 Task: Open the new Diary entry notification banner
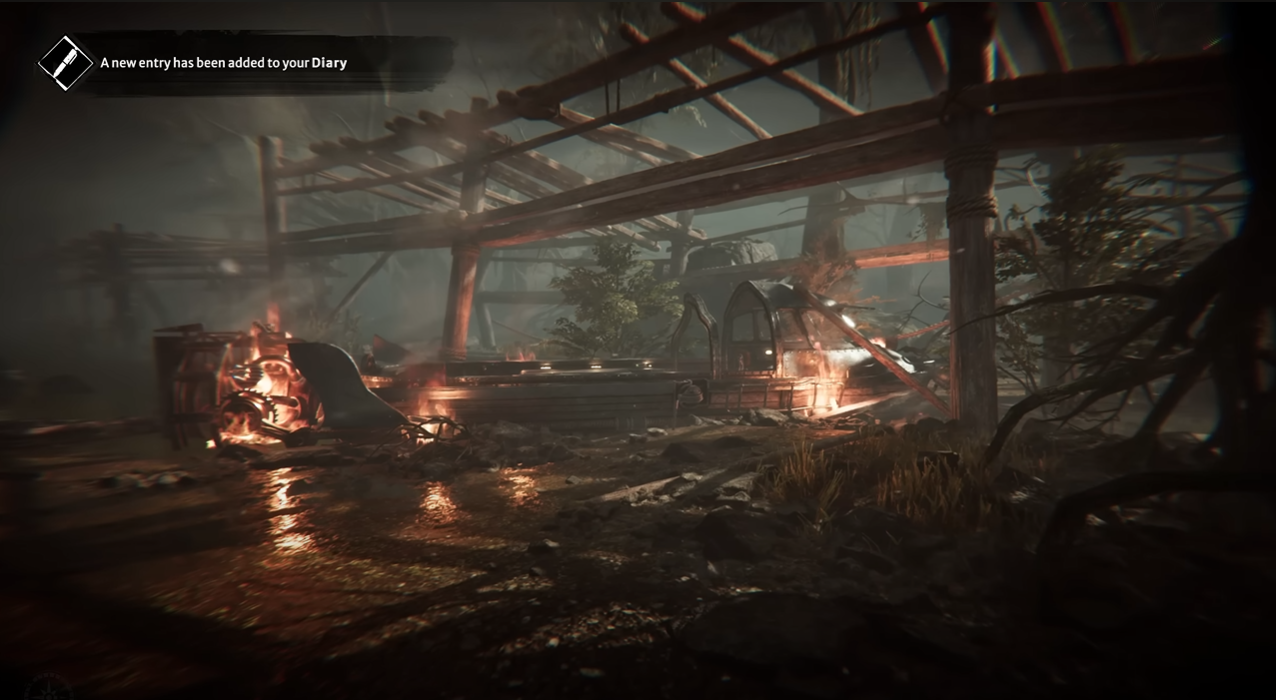(x=224, y=63)
